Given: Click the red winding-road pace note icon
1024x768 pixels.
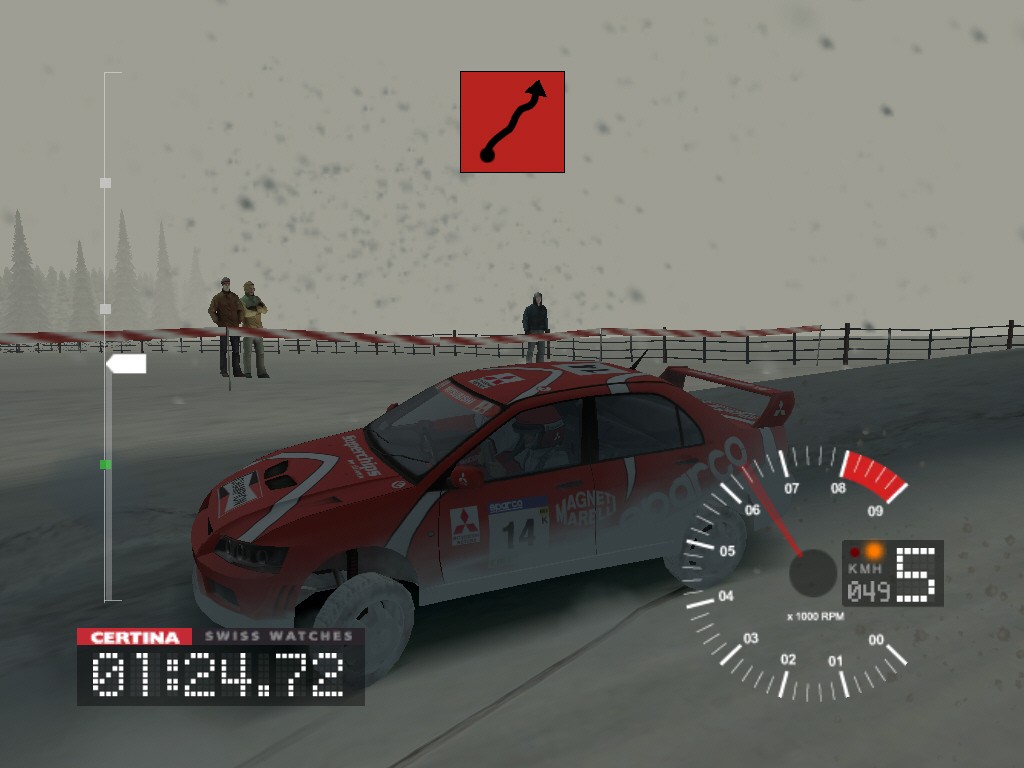Looking at the screenshot, I should tap(512, 122).
